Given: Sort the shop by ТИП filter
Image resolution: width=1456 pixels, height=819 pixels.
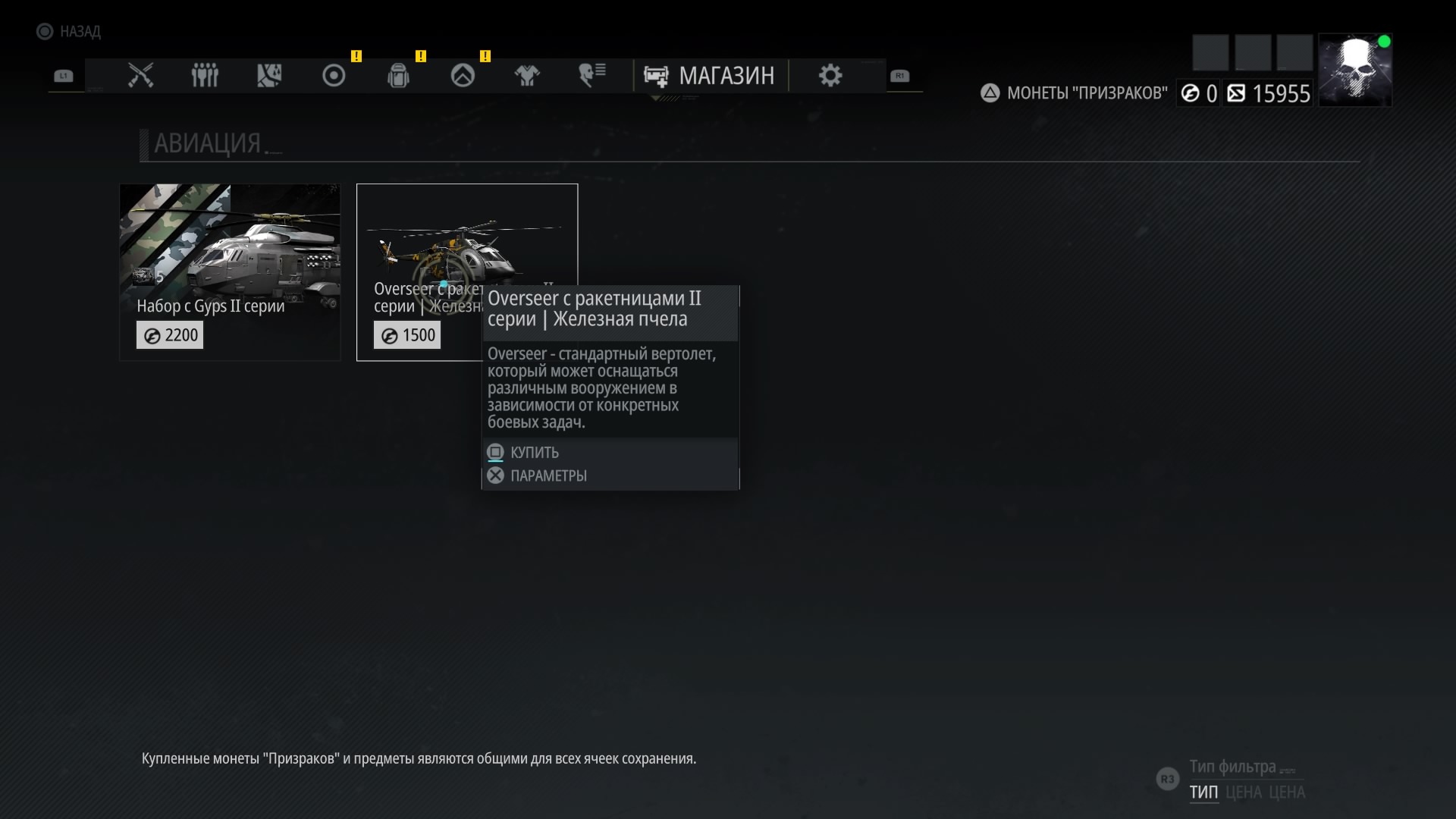Looking at the screenshot, I should [1203, 792].
